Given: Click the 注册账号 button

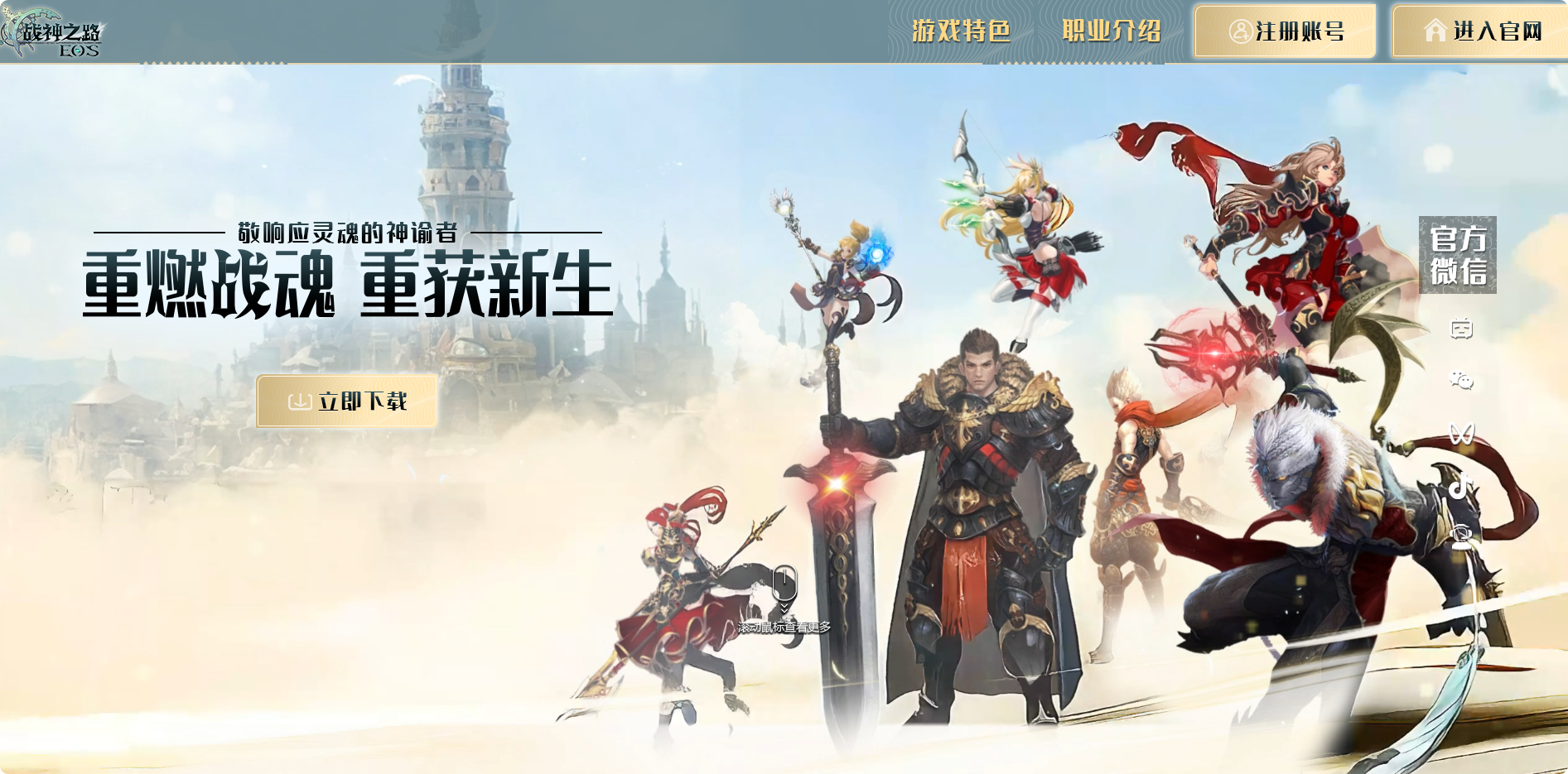Looking at the screenshot, I should tap(1285, 31).
